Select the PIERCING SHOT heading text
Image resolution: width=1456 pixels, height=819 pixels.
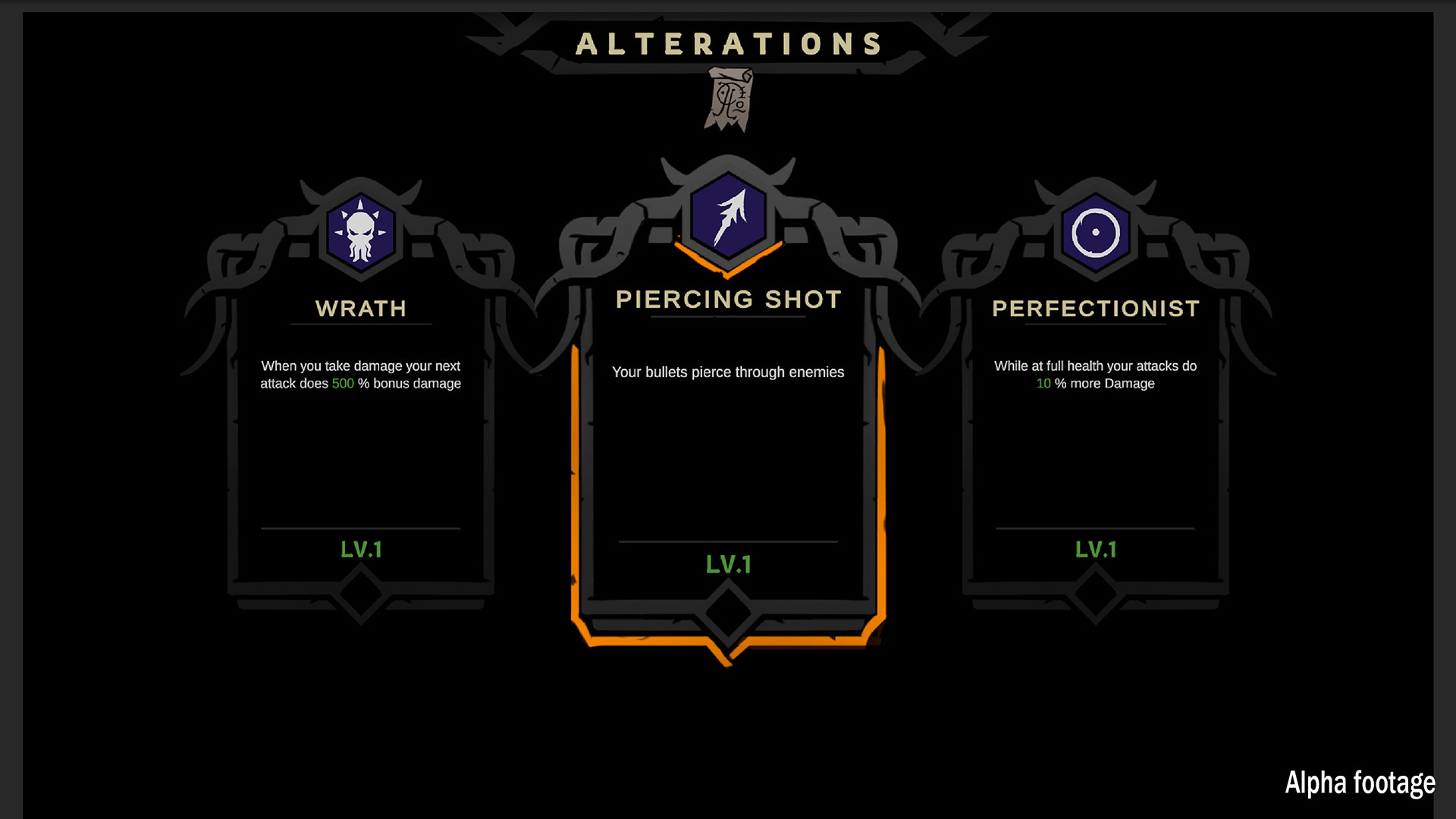click(x=728, y=299)
